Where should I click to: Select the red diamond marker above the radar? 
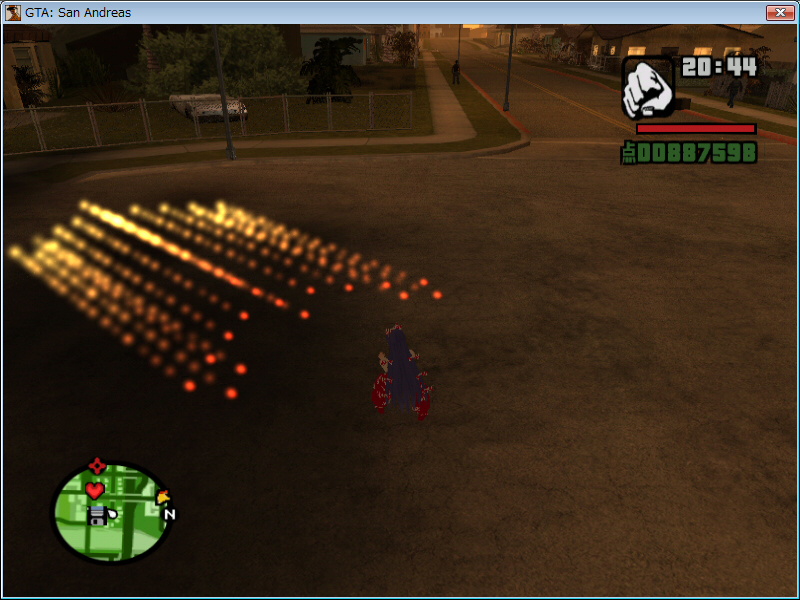(96, 466)
